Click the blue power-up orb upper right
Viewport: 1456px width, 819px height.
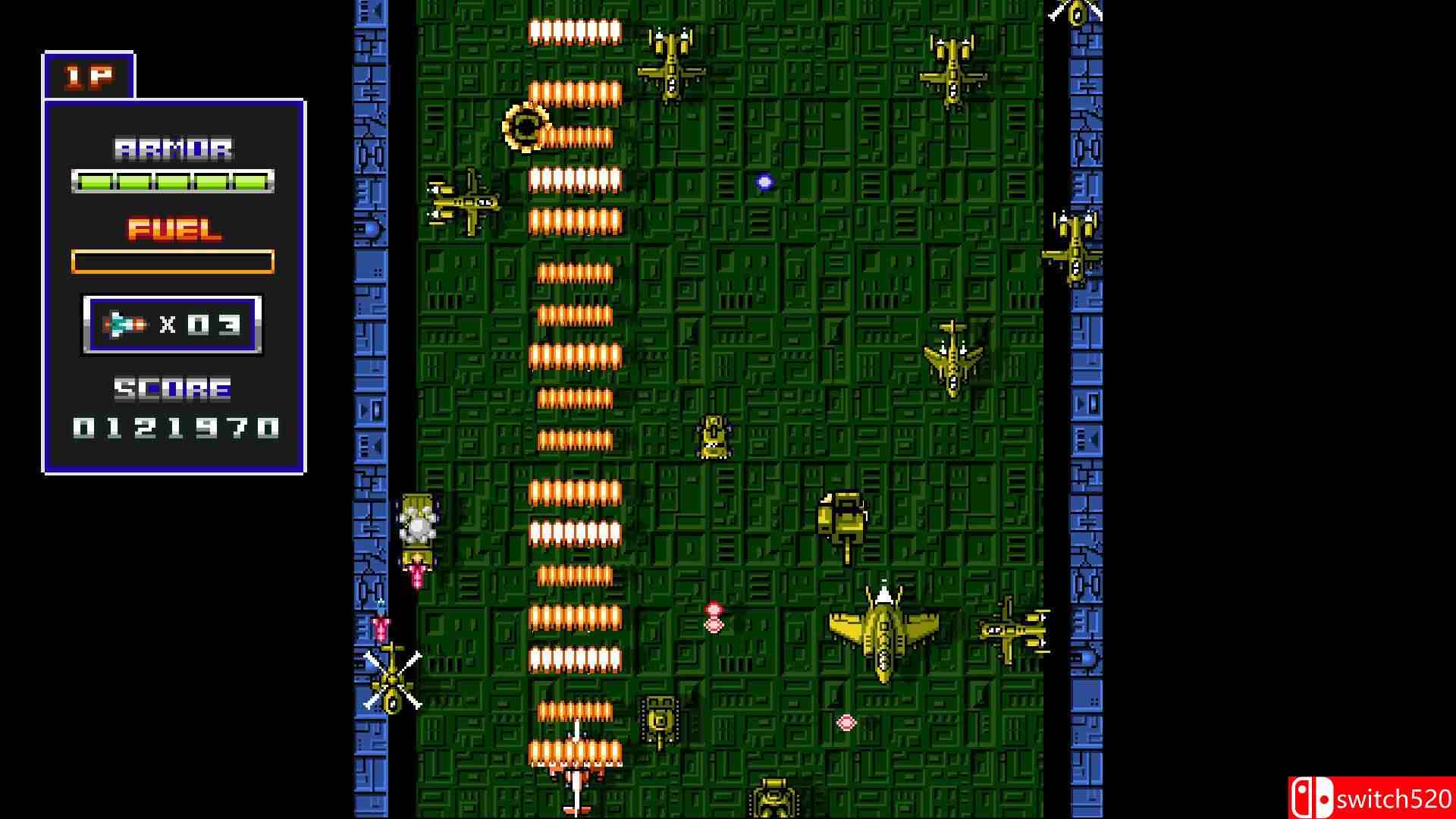coord(764,182)
